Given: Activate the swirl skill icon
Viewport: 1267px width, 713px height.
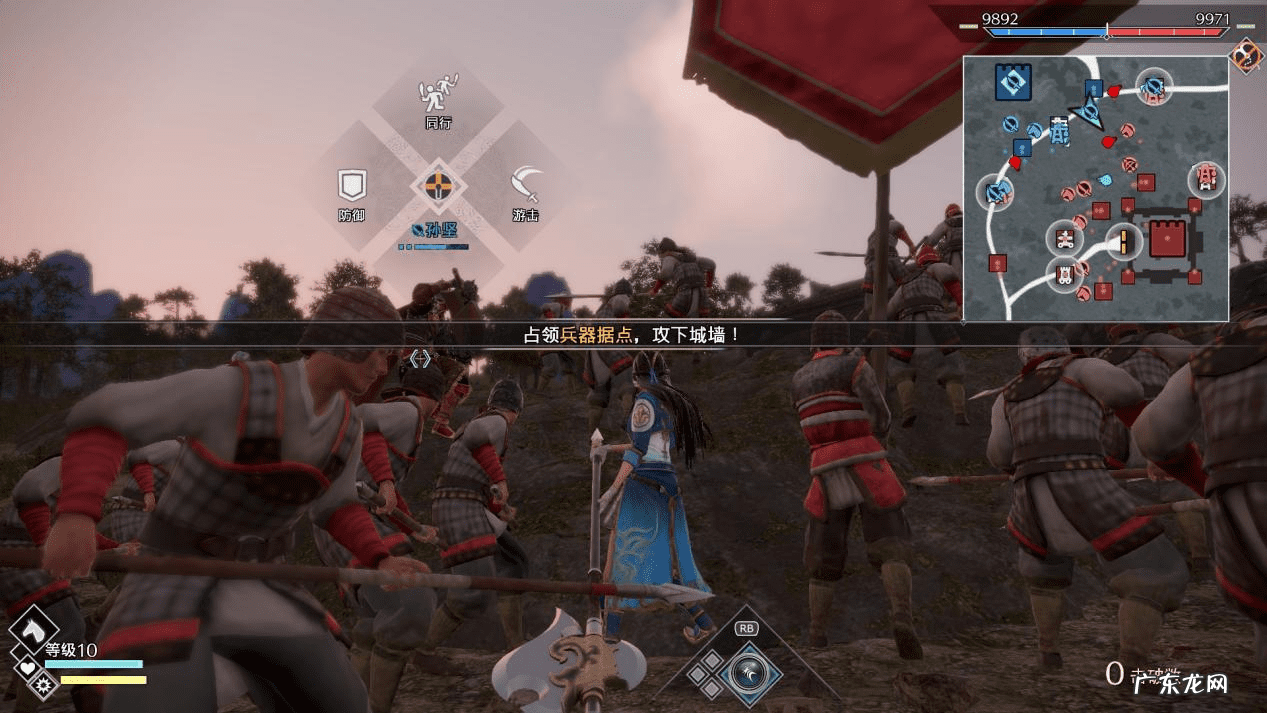Looking at the screenshot, I should point(747,668).
